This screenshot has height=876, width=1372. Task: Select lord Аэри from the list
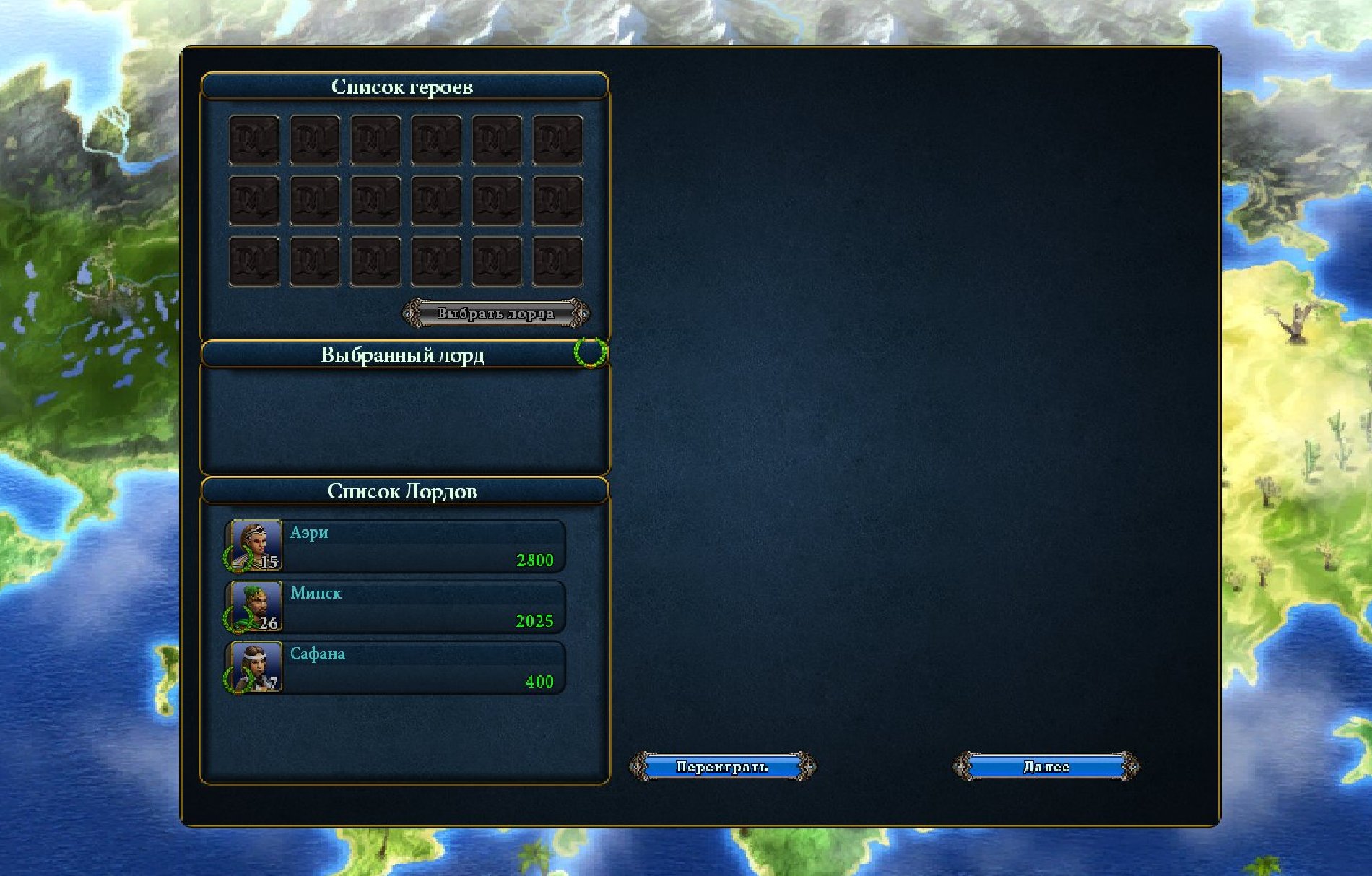(422, 546)
